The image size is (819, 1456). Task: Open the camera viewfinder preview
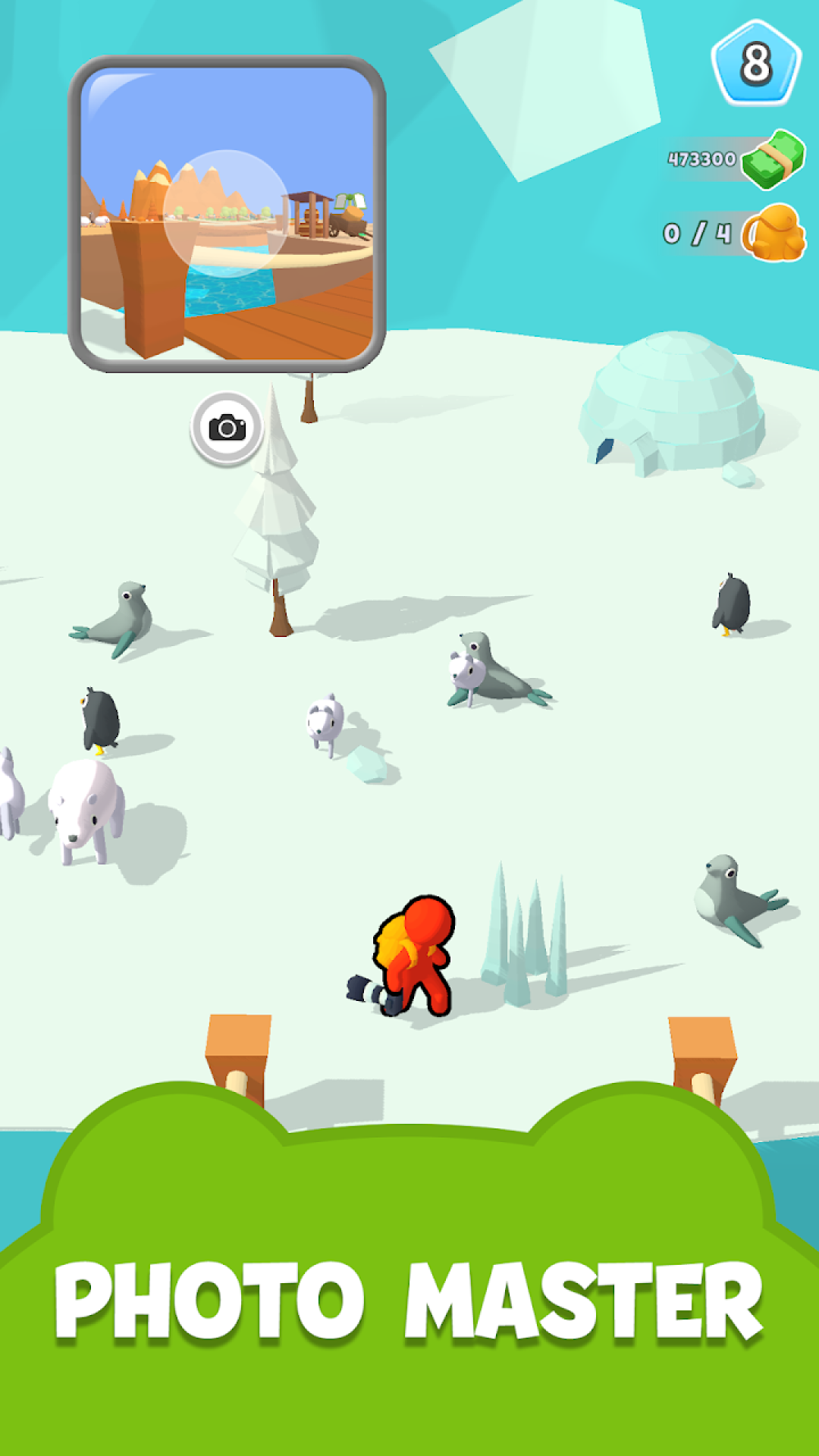click(227, 214)
